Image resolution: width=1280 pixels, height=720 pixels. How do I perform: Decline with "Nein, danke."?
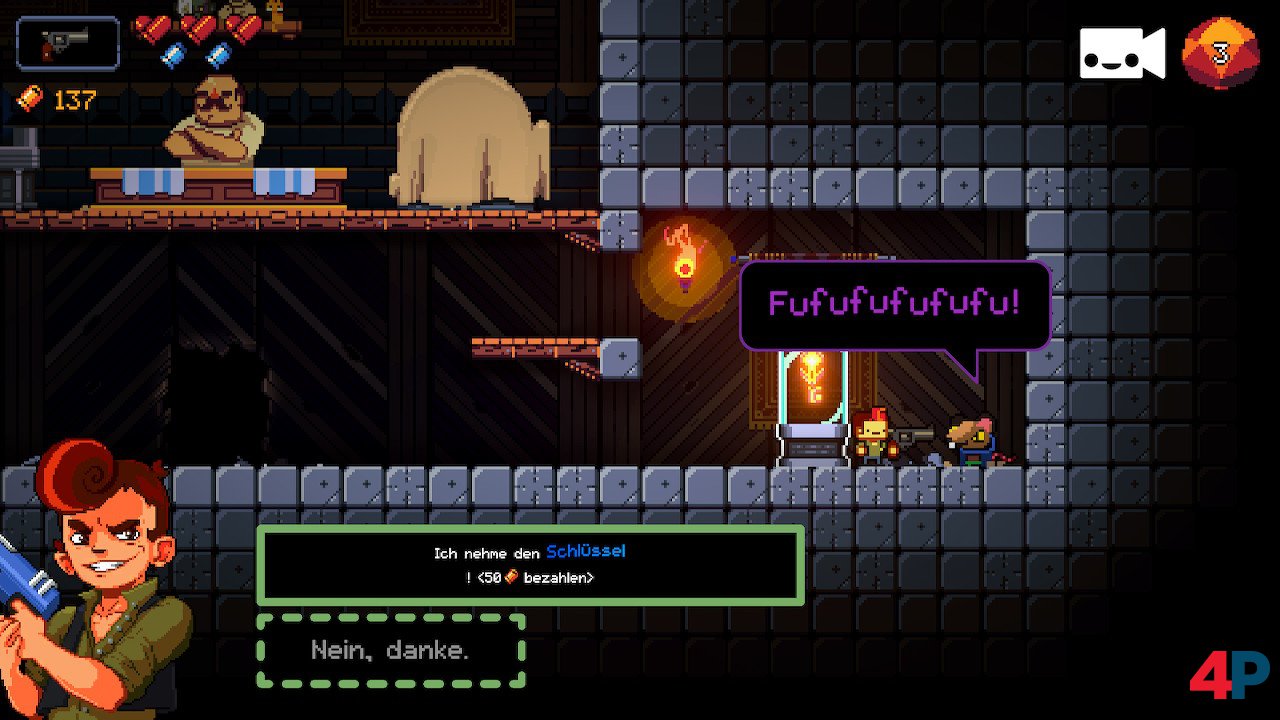391,651
